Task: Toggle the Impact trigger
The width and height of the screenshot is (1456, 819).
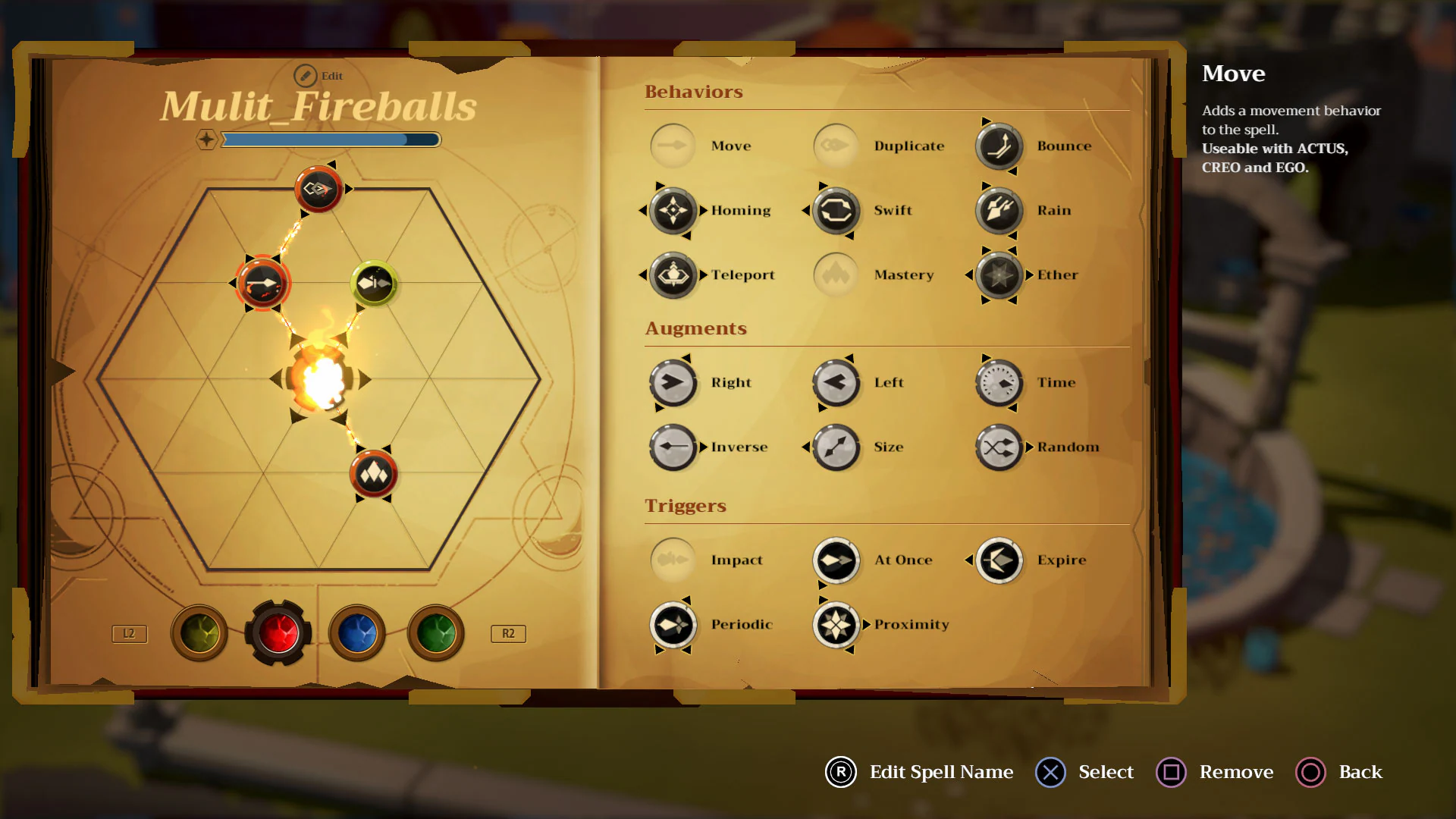Action: pos(672,559)
